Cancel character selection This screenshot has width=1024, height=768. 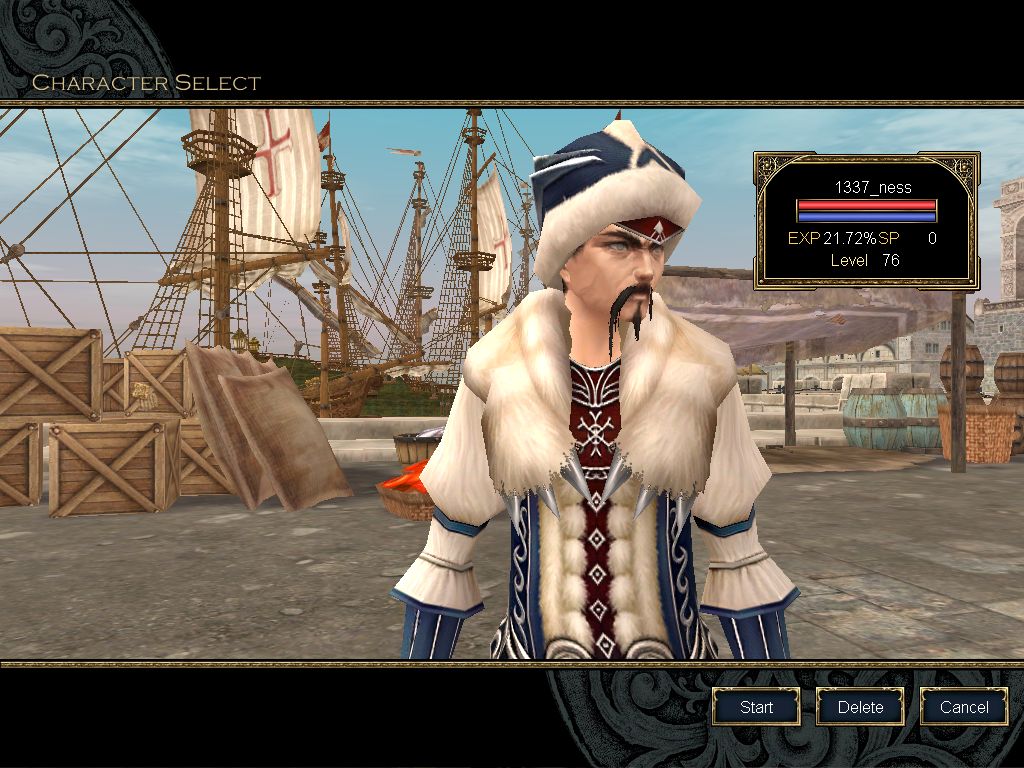pyautogui.click(x=964, y=707)
